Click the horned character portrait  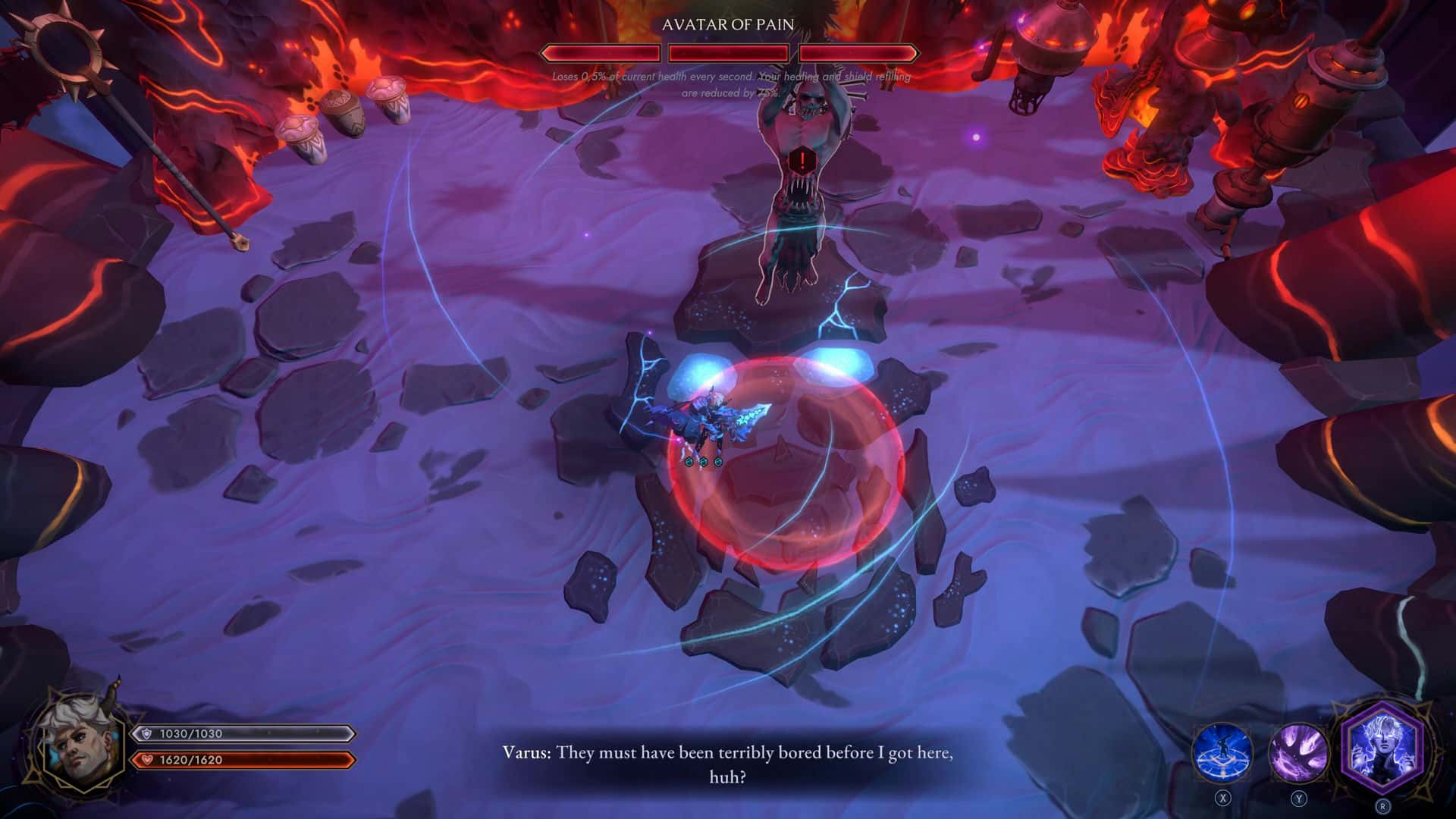pos(81,742)
